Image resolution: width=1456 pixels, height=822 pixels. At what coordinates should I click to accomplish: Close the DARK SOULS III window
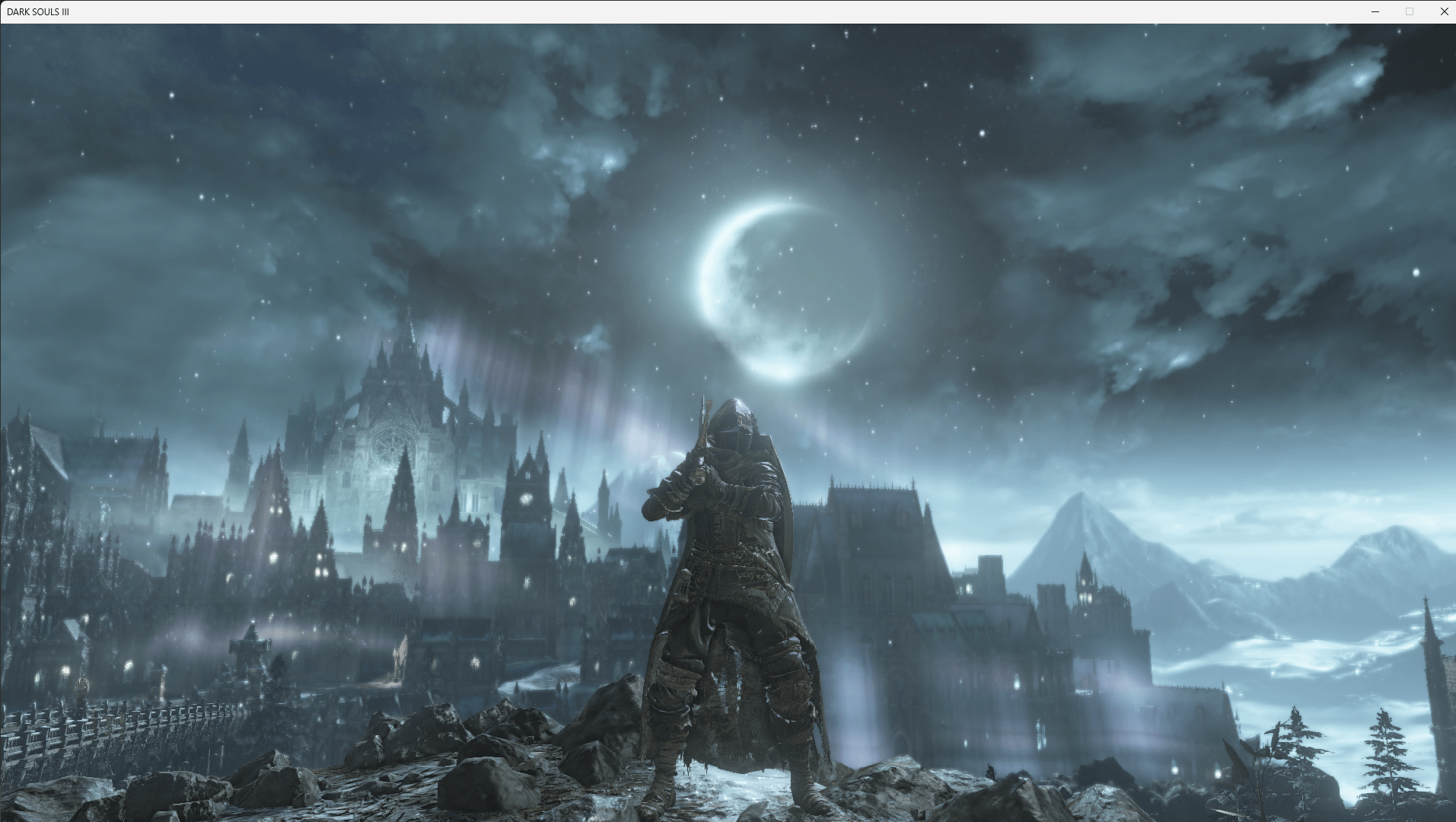pos(1443,11)
